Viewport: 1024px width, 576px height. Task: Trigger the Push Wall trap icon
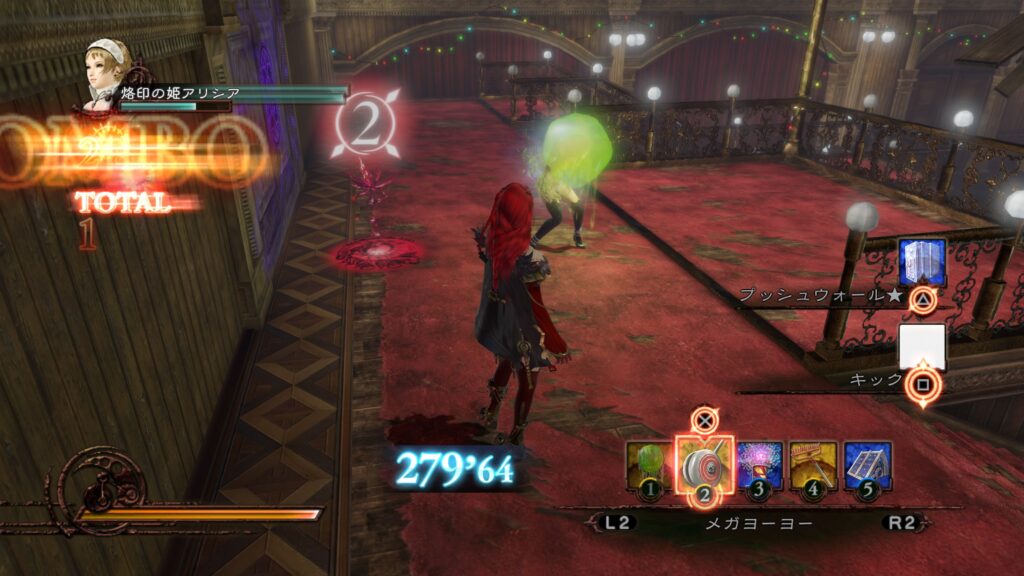[x=921, y=262]
